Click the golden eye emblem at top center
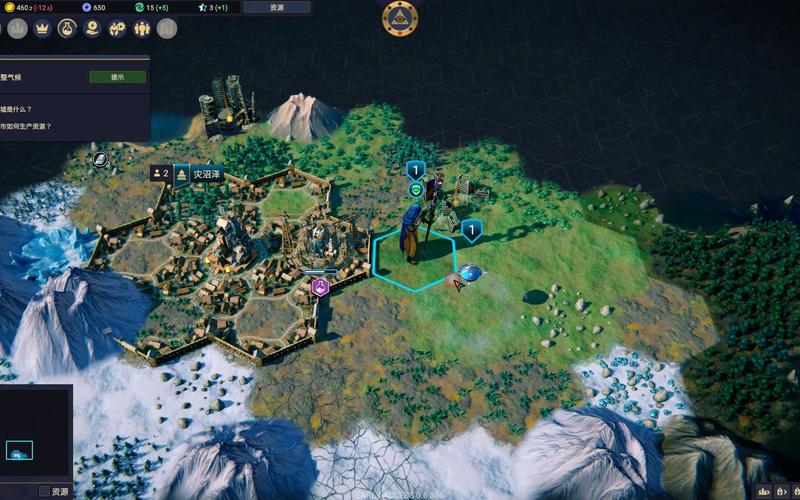Screen dimensions: 800x500 click(x=400, y=17)
